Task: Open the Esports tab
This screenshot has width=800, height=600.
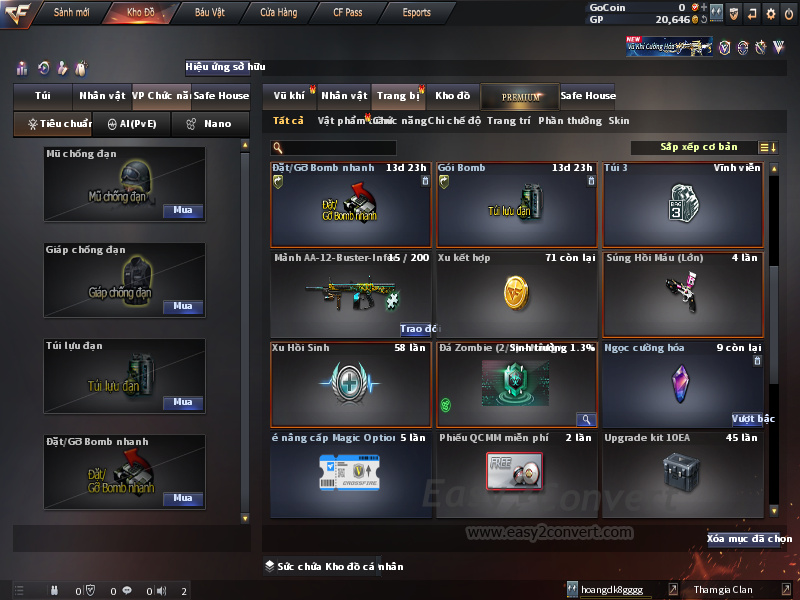Action: point(416,13)
